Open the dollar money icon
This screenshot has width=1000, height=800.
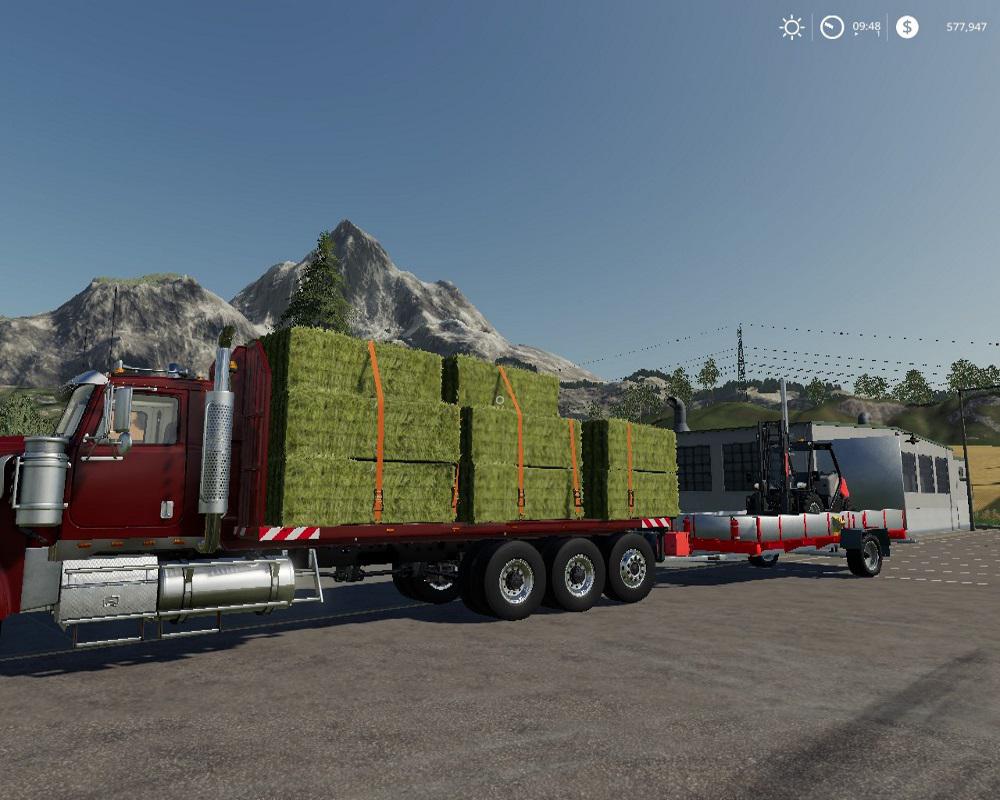coord(907,27)
